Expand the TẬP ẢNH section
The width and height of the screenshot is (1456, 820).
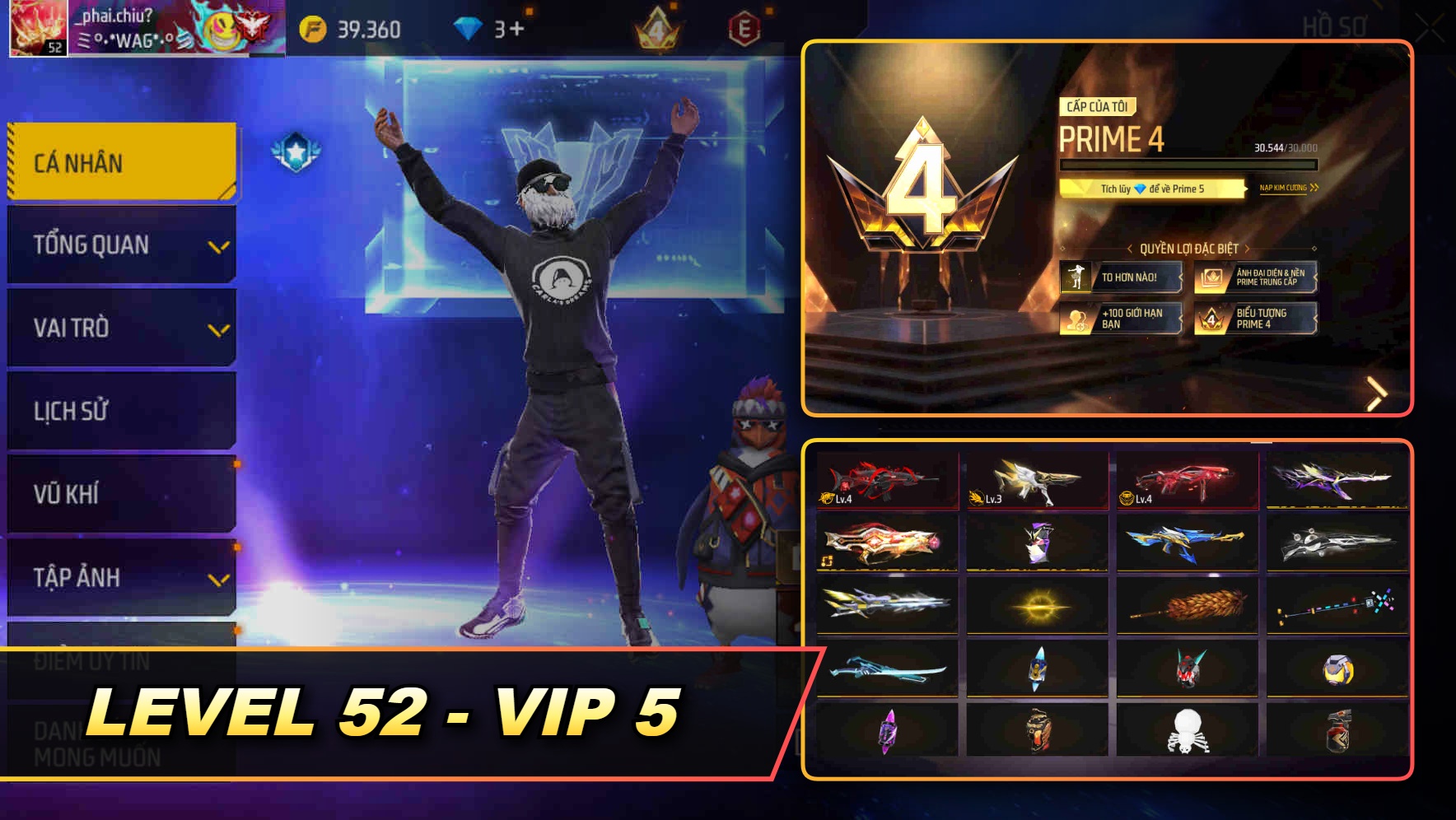click(x=120, y=578)
